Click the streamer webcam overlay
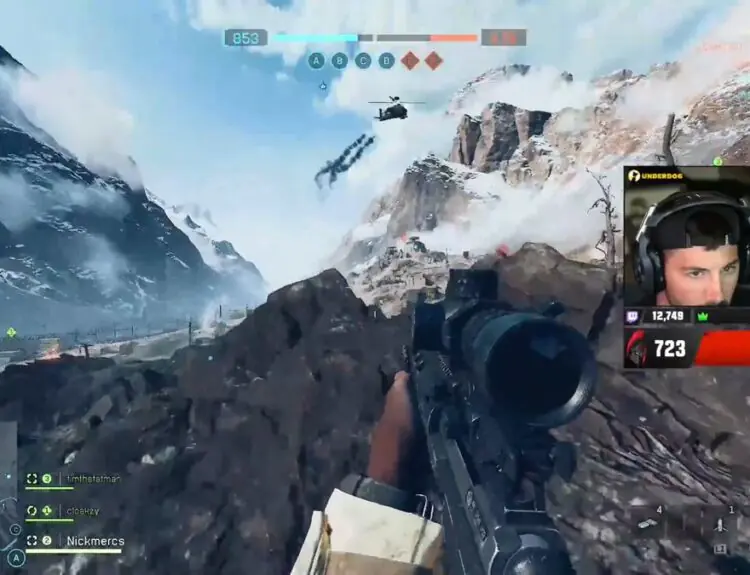Viewport: 750px width, 575px height. (687, 245)
